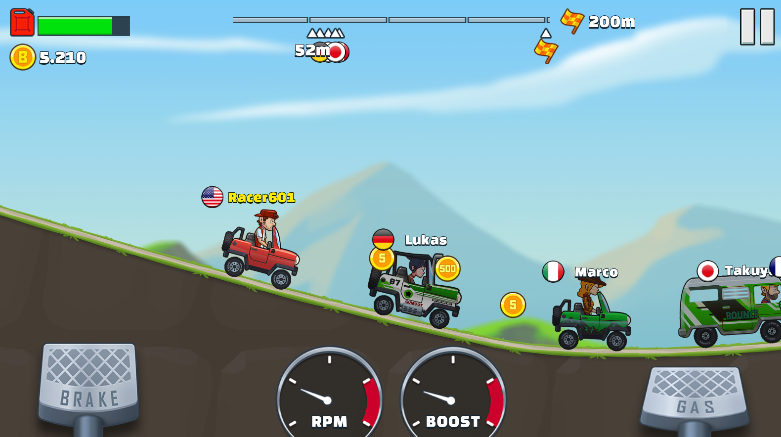Hit the Gas pedal
Image resolution: width=781 pixels, height=437 pixels.
click(x=694, y=397)
